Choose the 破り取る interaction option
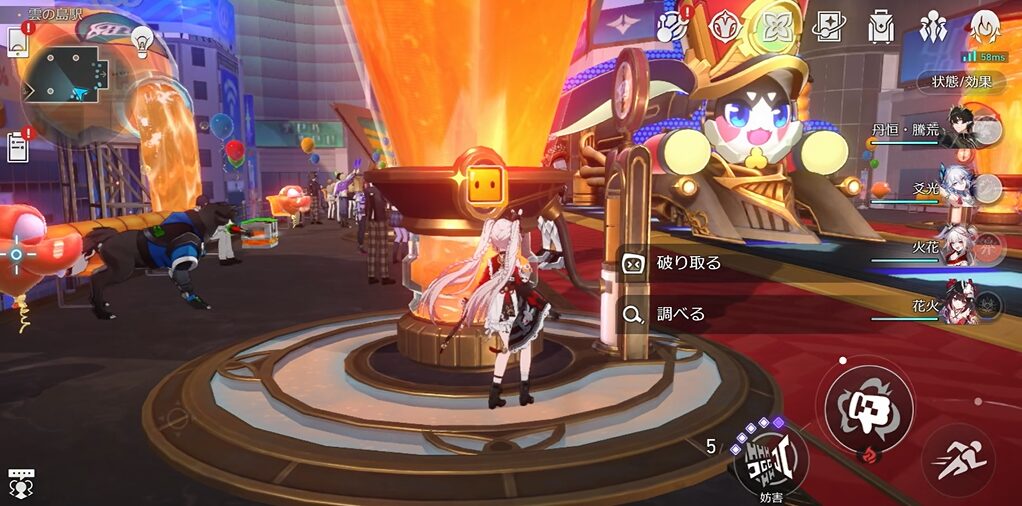 pyautogui.click(x=690, y=263)
